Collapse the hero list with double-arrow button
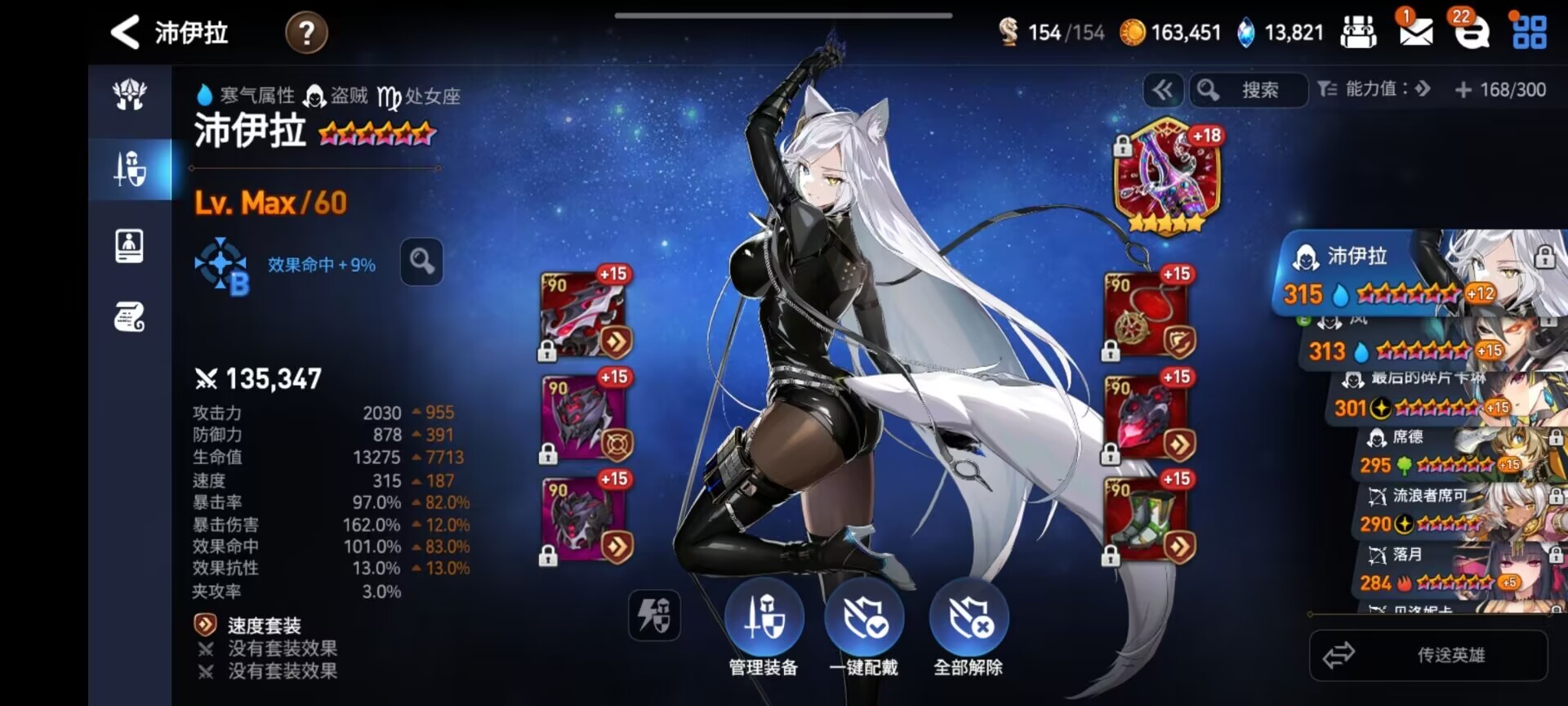Image resolution: width=1568 pixels, height=706 pixels. (1163, 90)
